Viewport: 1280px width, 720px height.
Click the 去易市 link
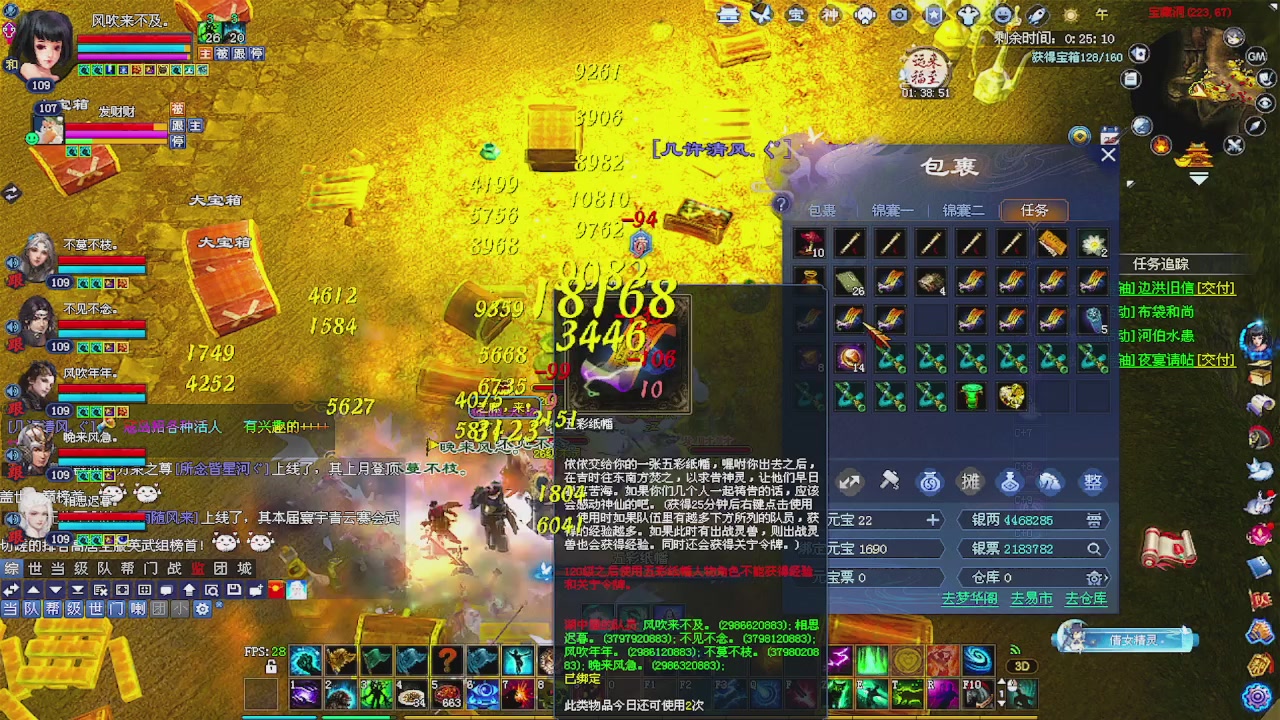pyautogui.click(x=1031, y=599)
